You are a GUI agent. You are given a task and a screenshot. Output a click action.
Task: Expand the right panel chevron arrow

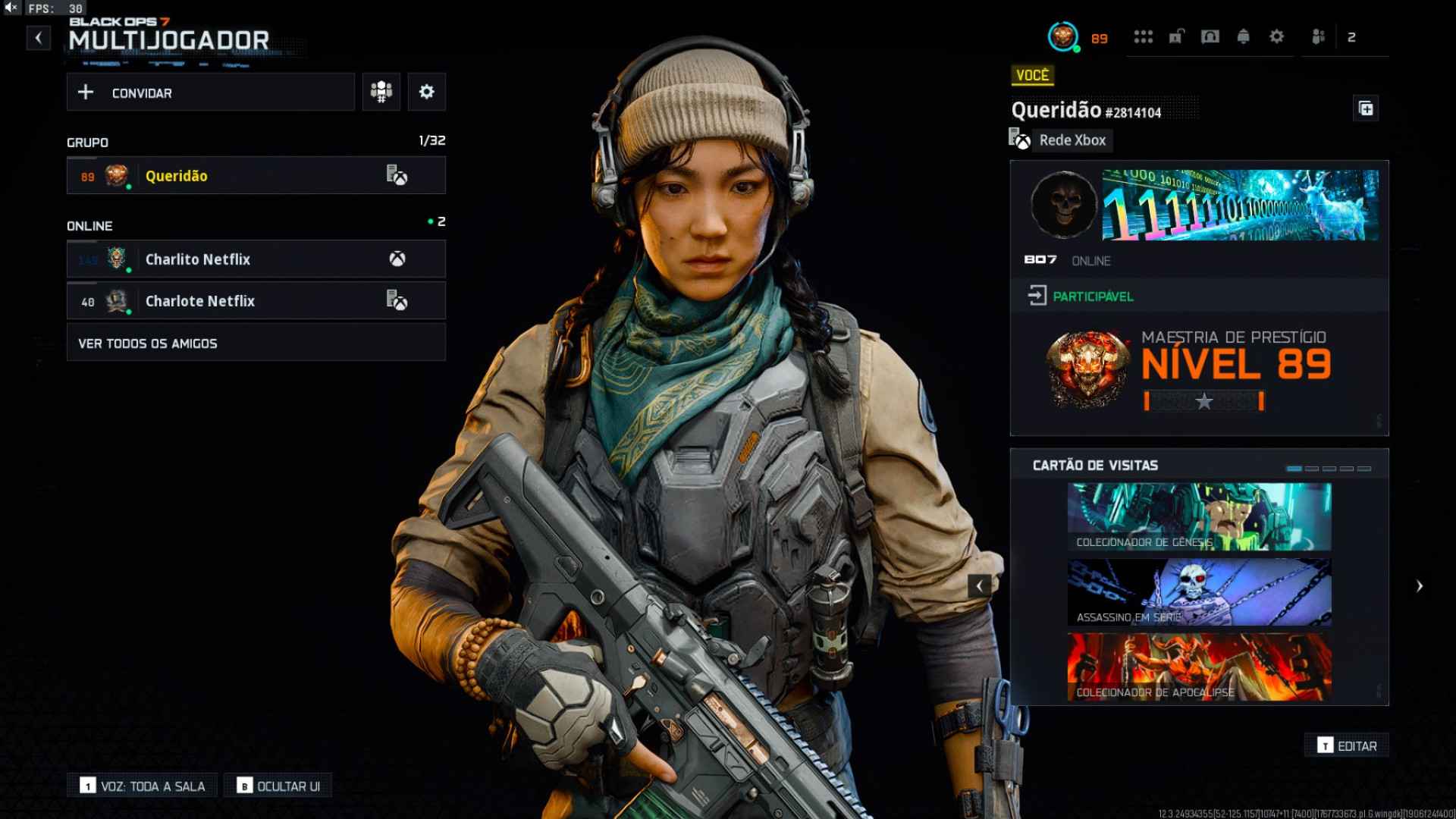[x=1420, y=585]
